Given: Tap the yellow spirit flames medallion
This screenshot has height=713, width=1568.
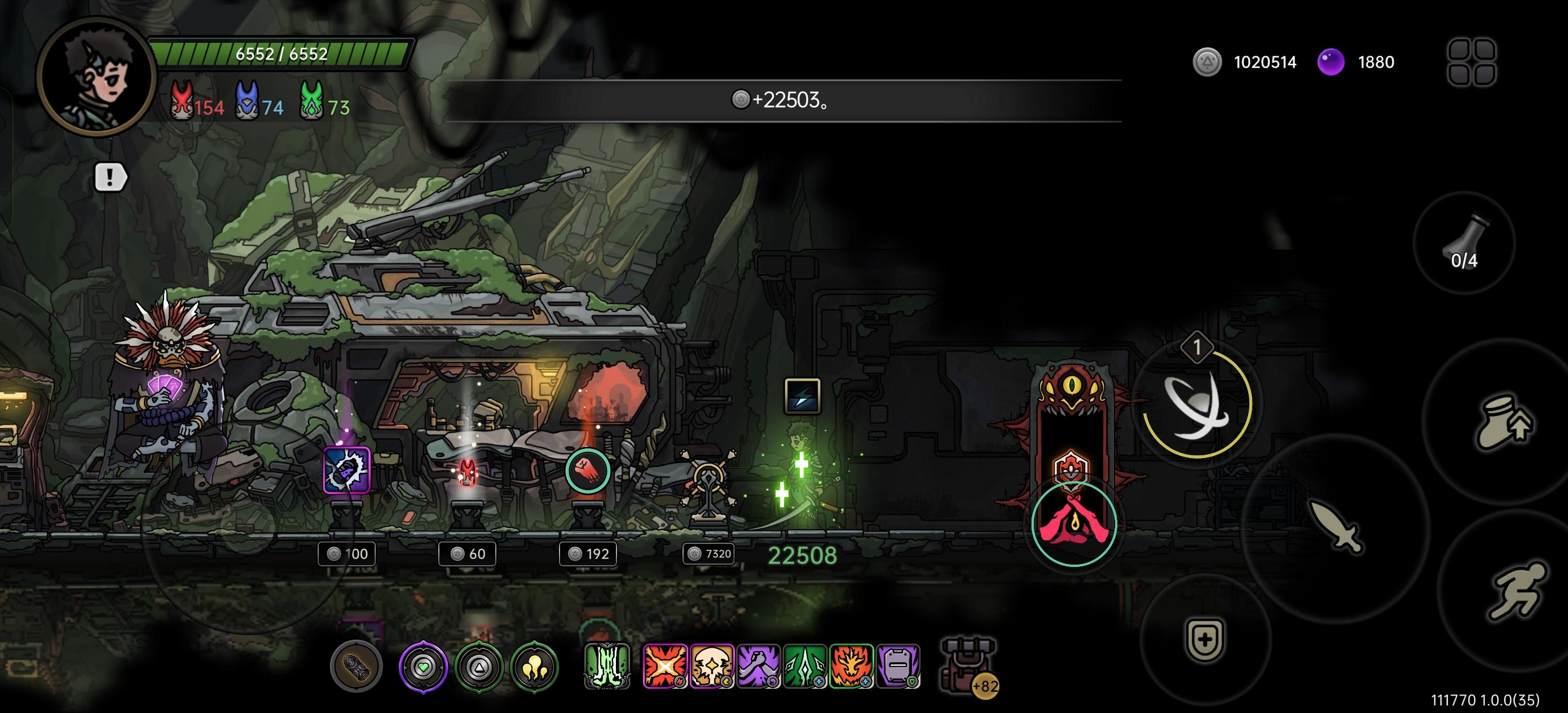Looking at the screenshot, I should [x=535, y=667].
